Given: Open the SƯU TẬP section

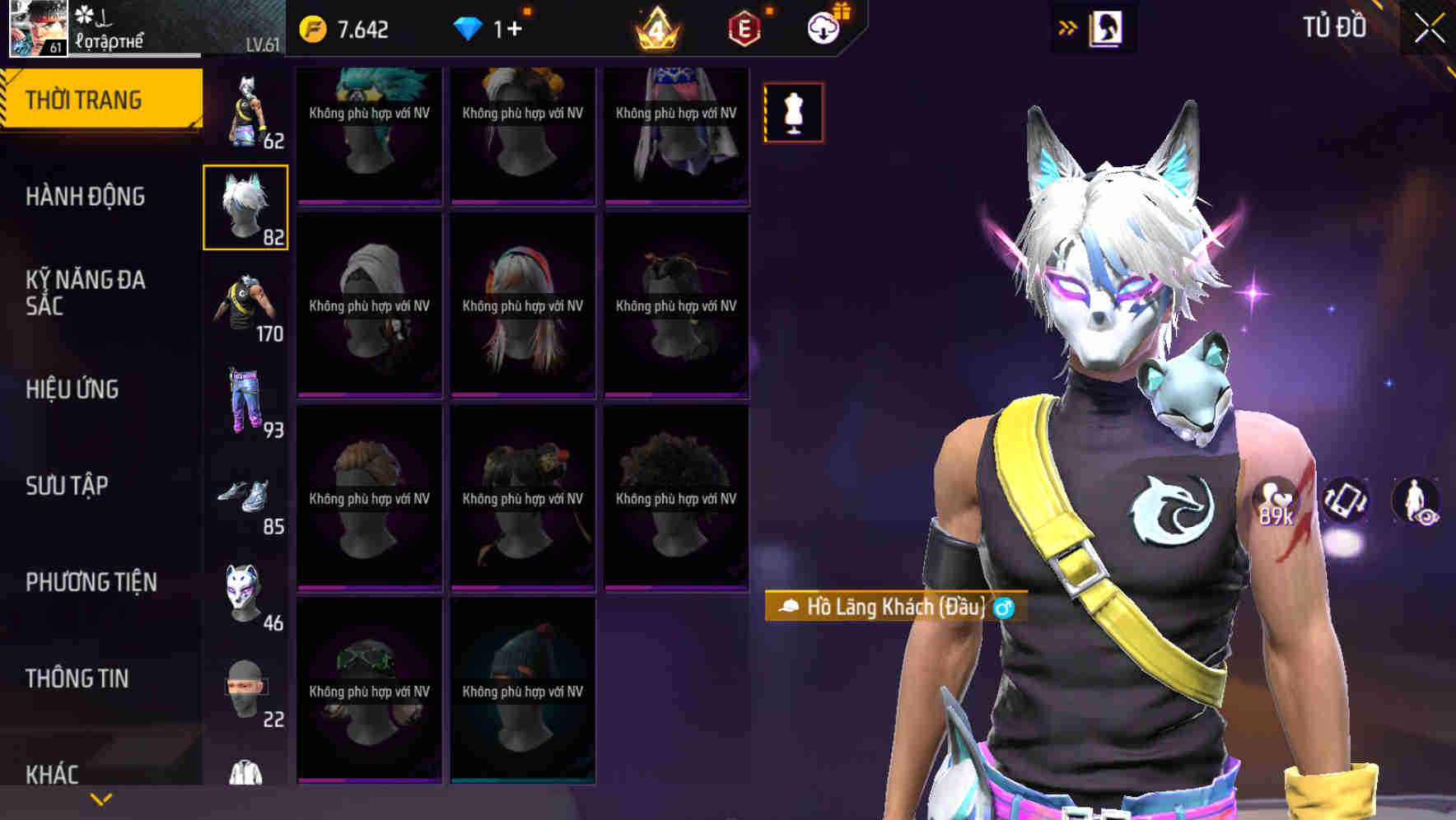Looking at the screenshot, I should [x=68, y=487].
